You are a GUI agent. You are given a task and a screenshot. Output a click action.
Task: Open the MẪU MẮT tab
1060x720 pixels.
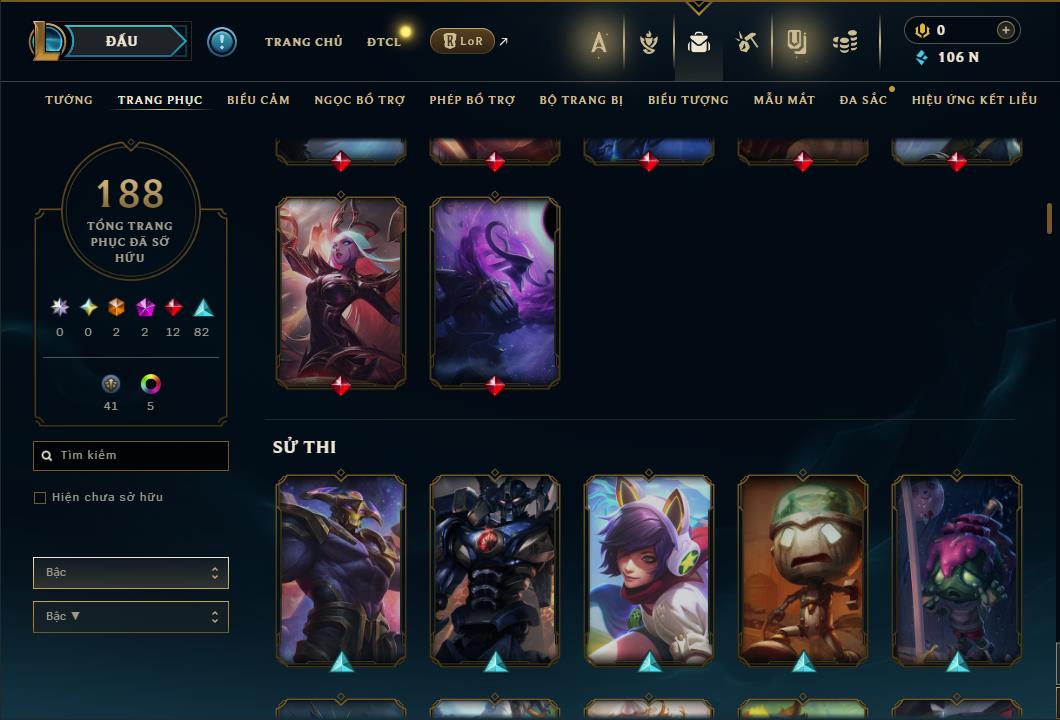(784, 100)
